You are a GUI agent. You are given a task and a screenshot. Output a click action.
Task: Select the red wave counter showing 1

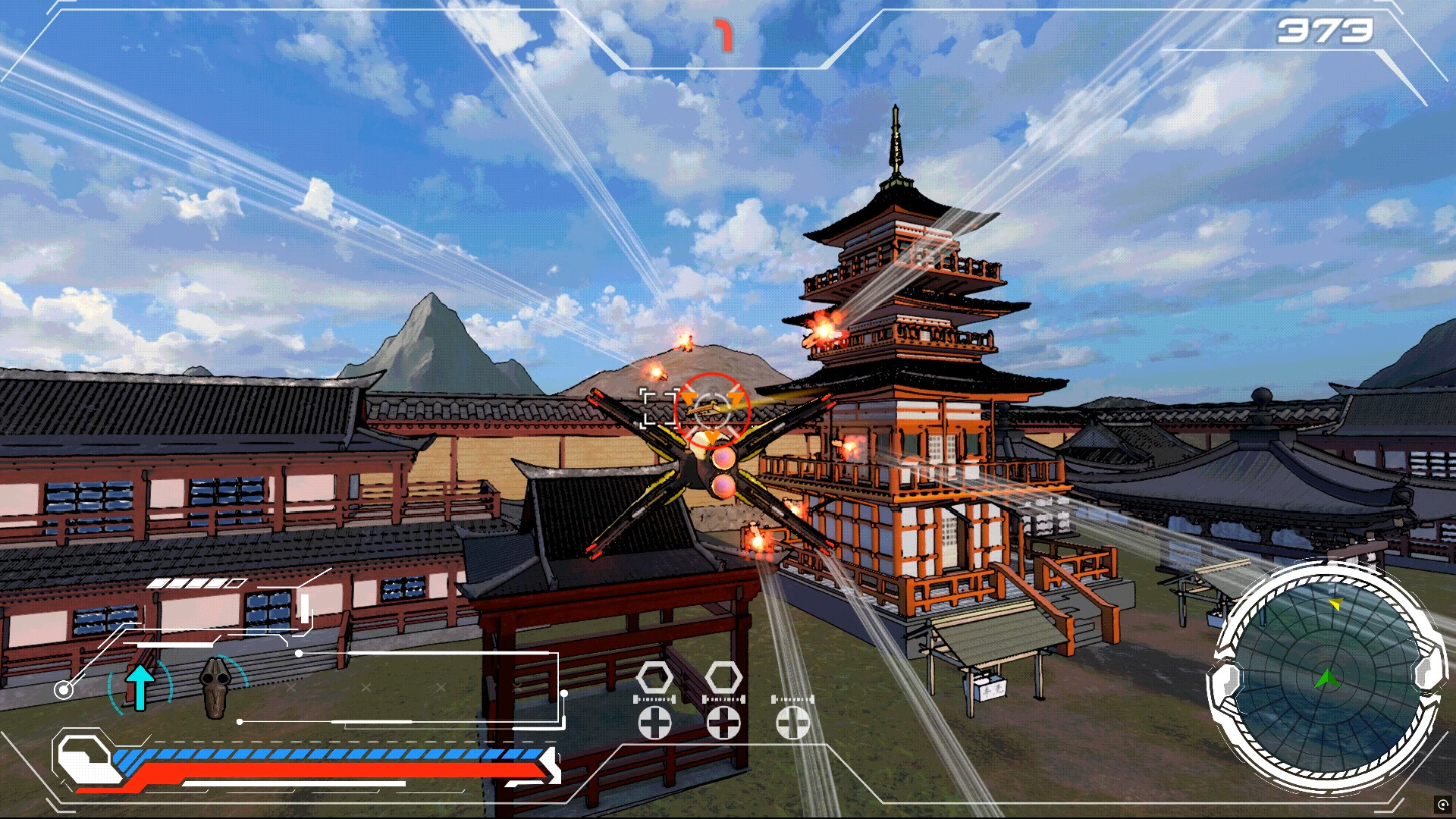(x=724, y=34)
